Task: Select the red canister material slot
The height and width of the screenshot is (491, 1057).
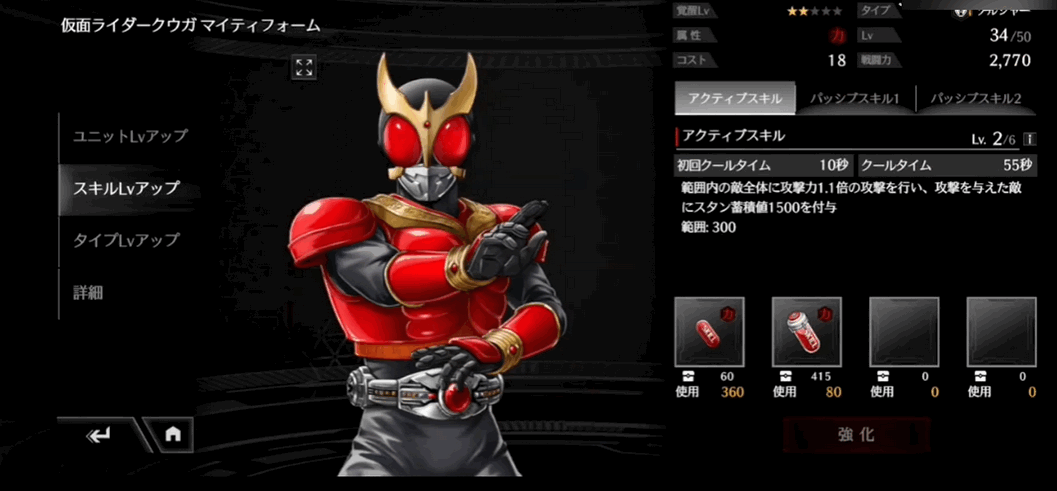Action: (806, 331)
